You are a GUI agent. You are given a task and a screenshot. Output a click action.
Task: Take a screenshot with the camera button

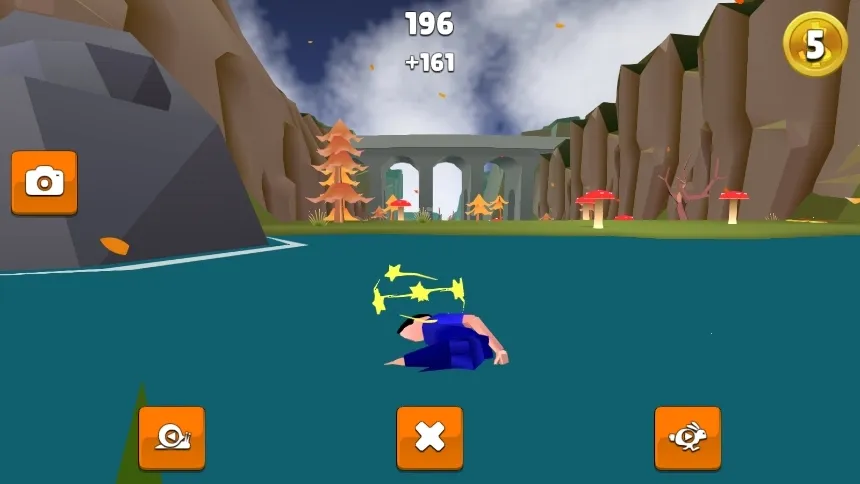pos(44,182)
